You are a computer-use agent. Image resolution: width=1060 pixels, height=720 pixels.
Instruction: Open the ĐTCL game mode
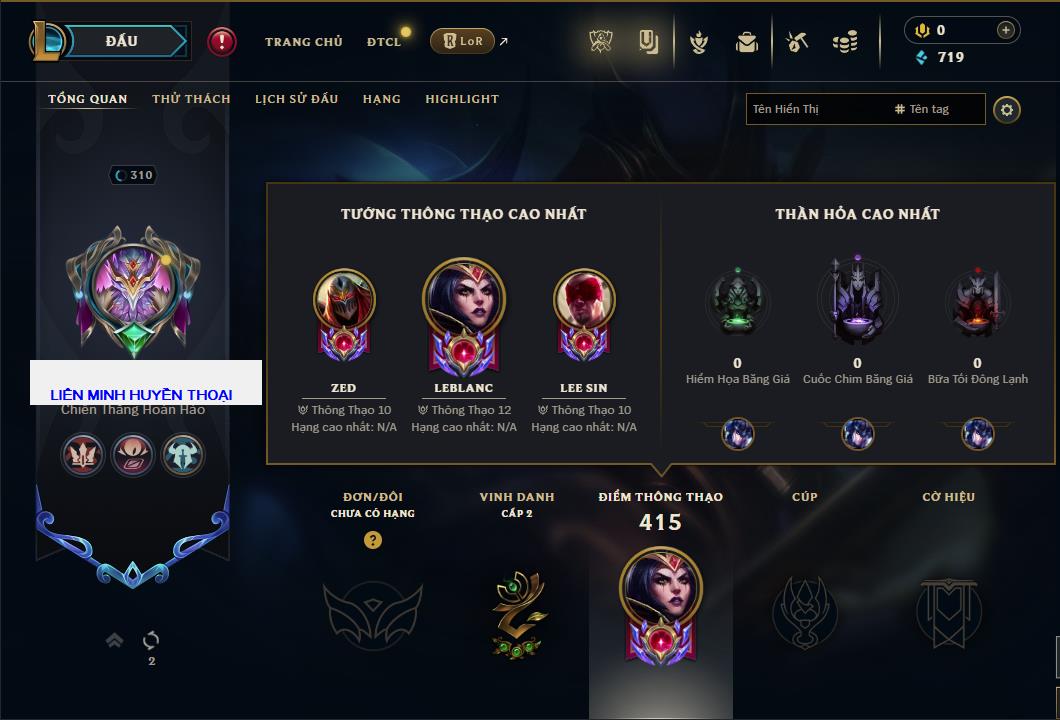[384, 42]
